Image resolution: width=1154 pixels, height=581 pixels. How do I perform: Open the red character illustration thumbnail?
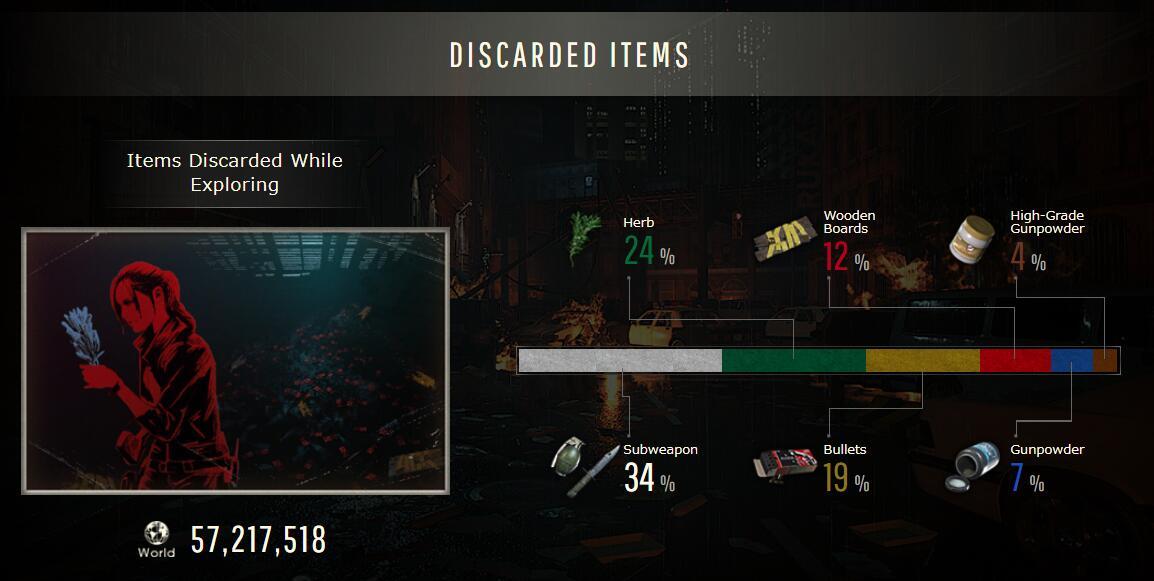[235, 361]
